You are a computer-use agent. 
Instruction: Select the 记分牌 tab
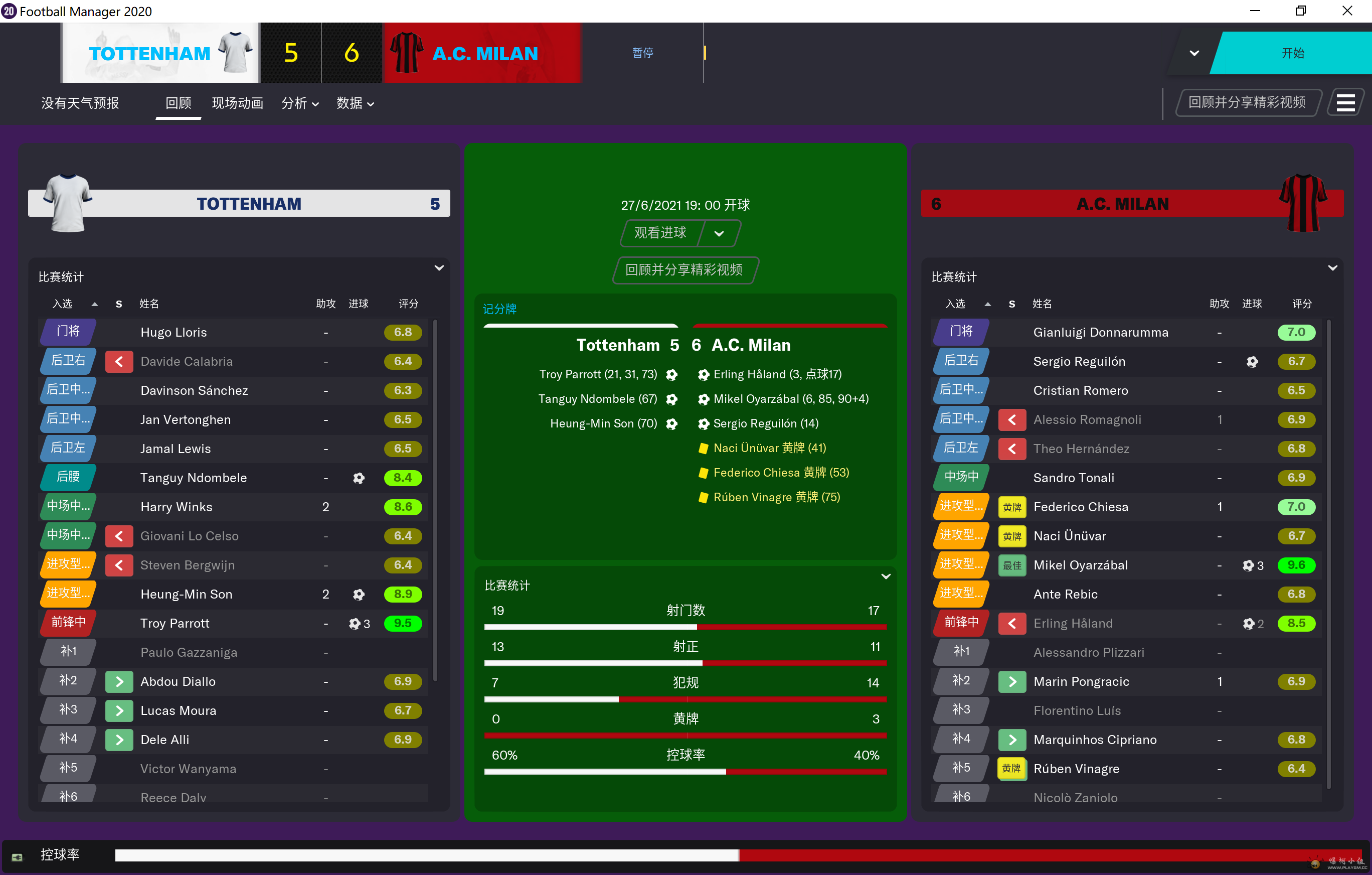tap(499, 309)
